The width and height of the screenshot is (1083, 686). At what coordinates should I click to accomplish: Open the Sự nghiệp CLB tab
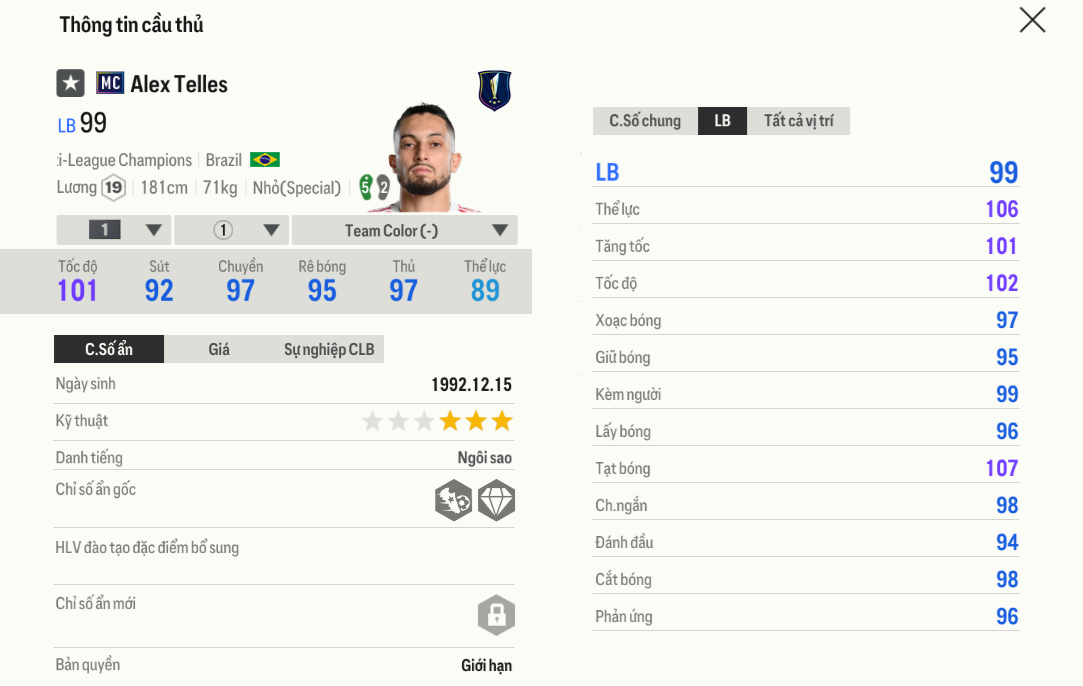pos(329,349)
